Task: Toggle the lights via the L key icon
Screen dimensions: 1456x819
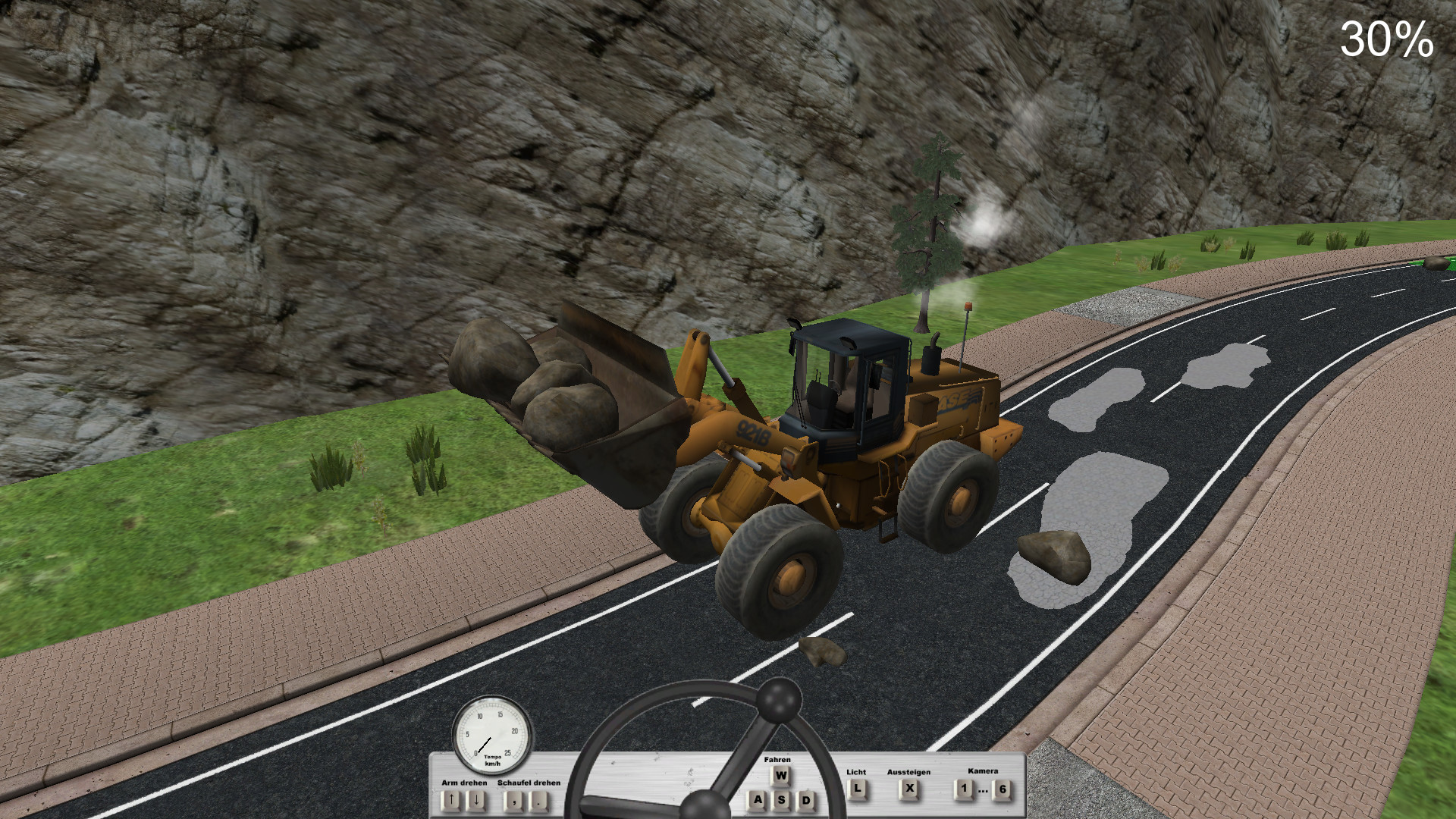Action: pos(858,790)
